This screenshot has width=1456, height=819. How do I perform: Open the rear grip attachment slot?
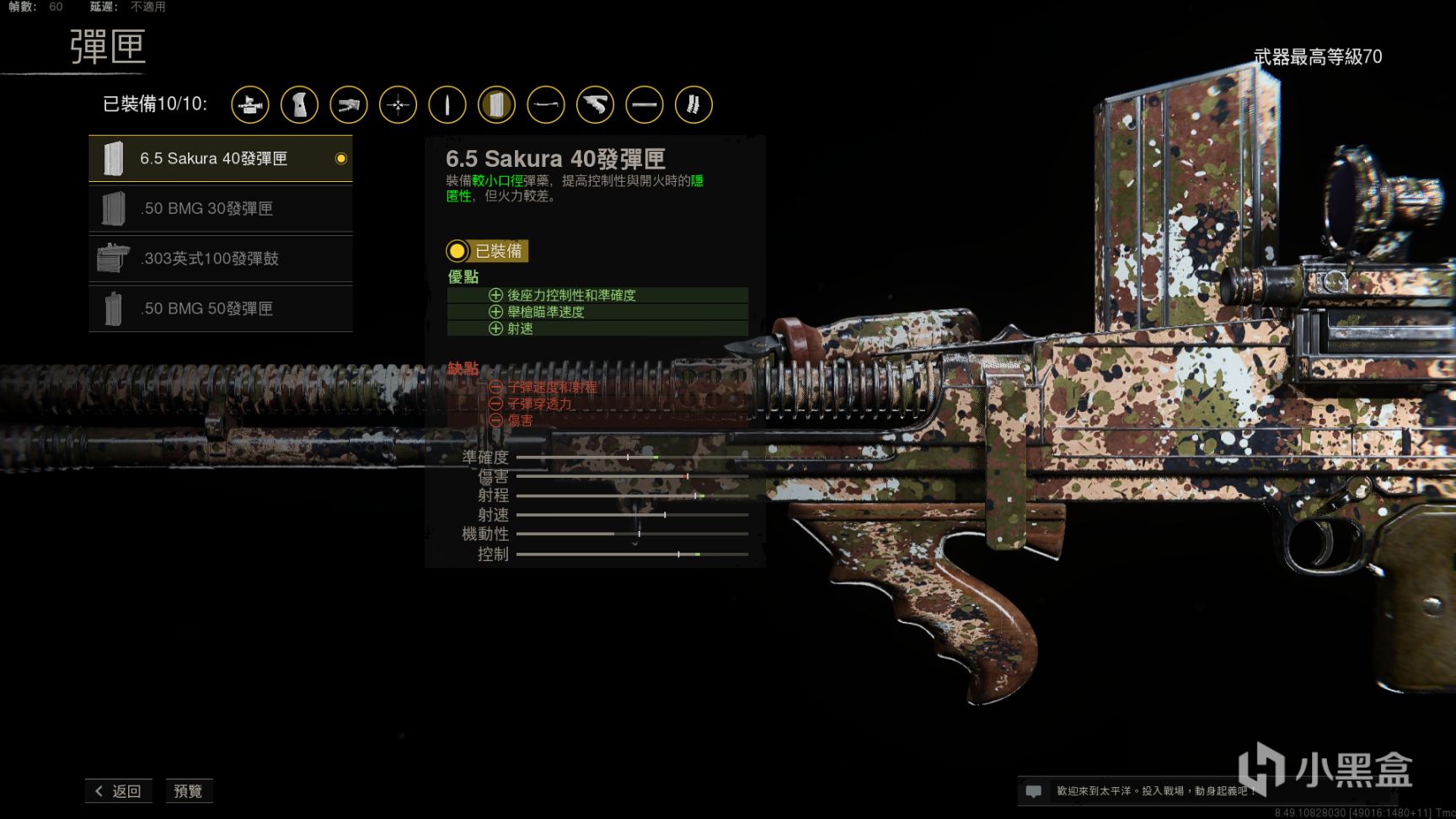click(299, 105)
